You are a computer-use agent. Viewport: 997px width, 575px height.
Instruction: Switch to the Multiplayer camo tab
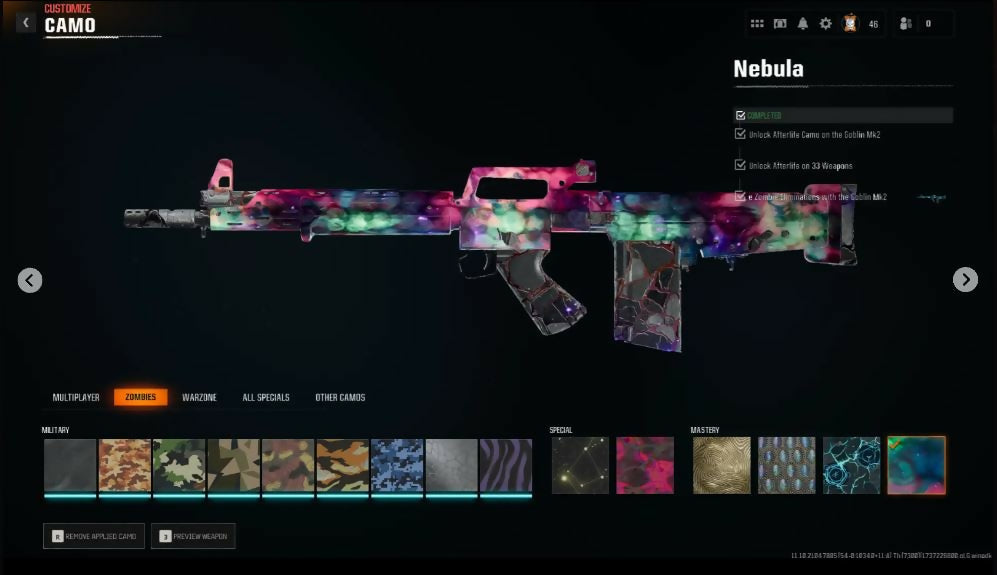pyautogui.click(x=76, y=397)
